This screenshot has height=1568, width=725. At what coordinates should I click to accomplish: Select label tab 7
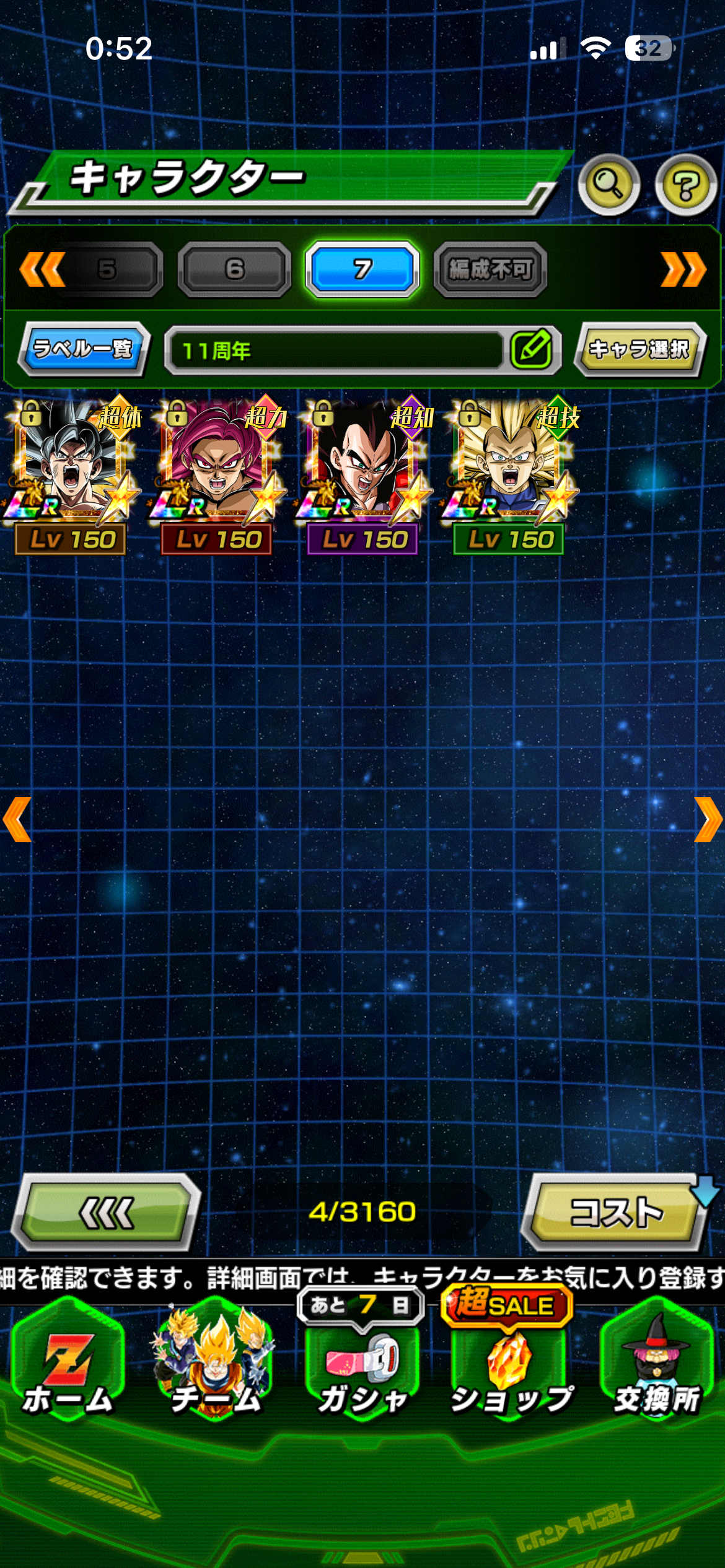click(362, 269)
